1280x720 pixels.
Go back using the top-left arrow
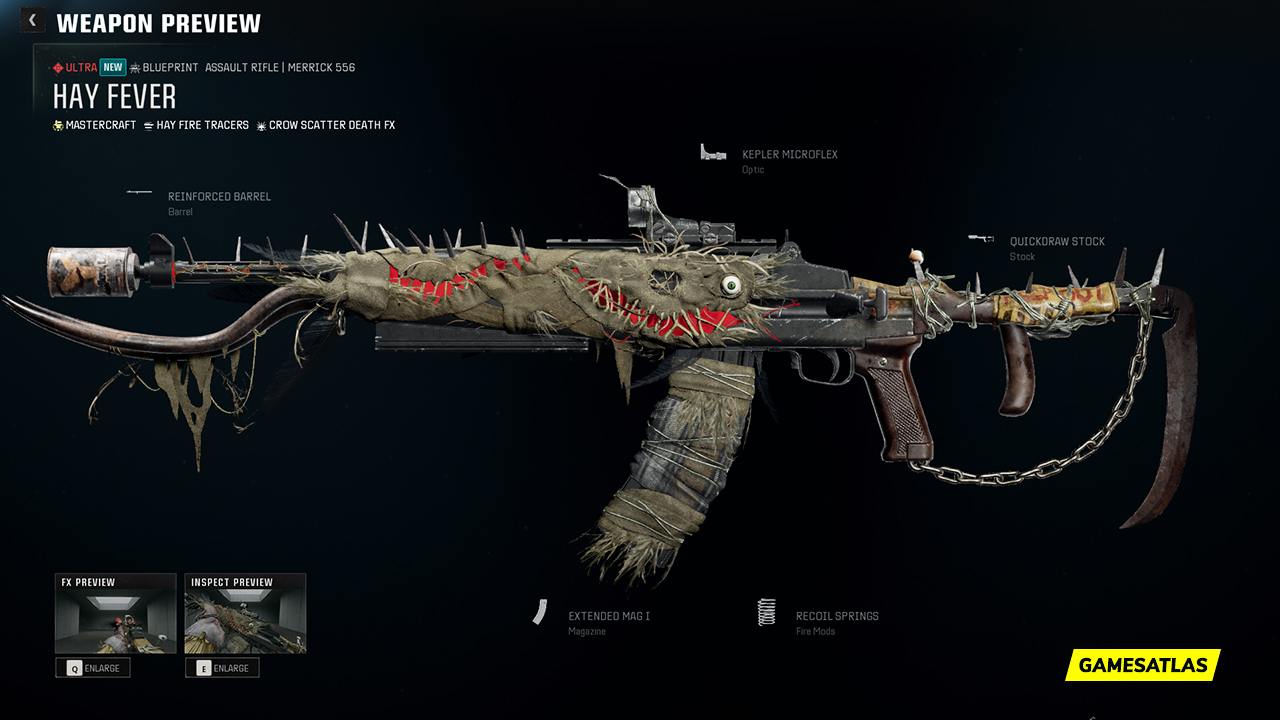click(x=32, y=20)
